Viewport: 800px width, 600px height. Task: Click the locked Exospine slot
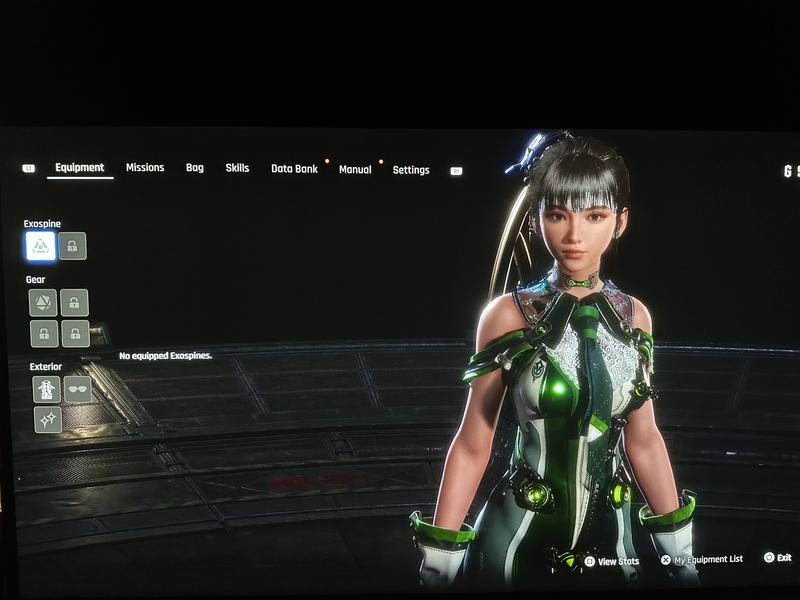click(x=73, y=246)
